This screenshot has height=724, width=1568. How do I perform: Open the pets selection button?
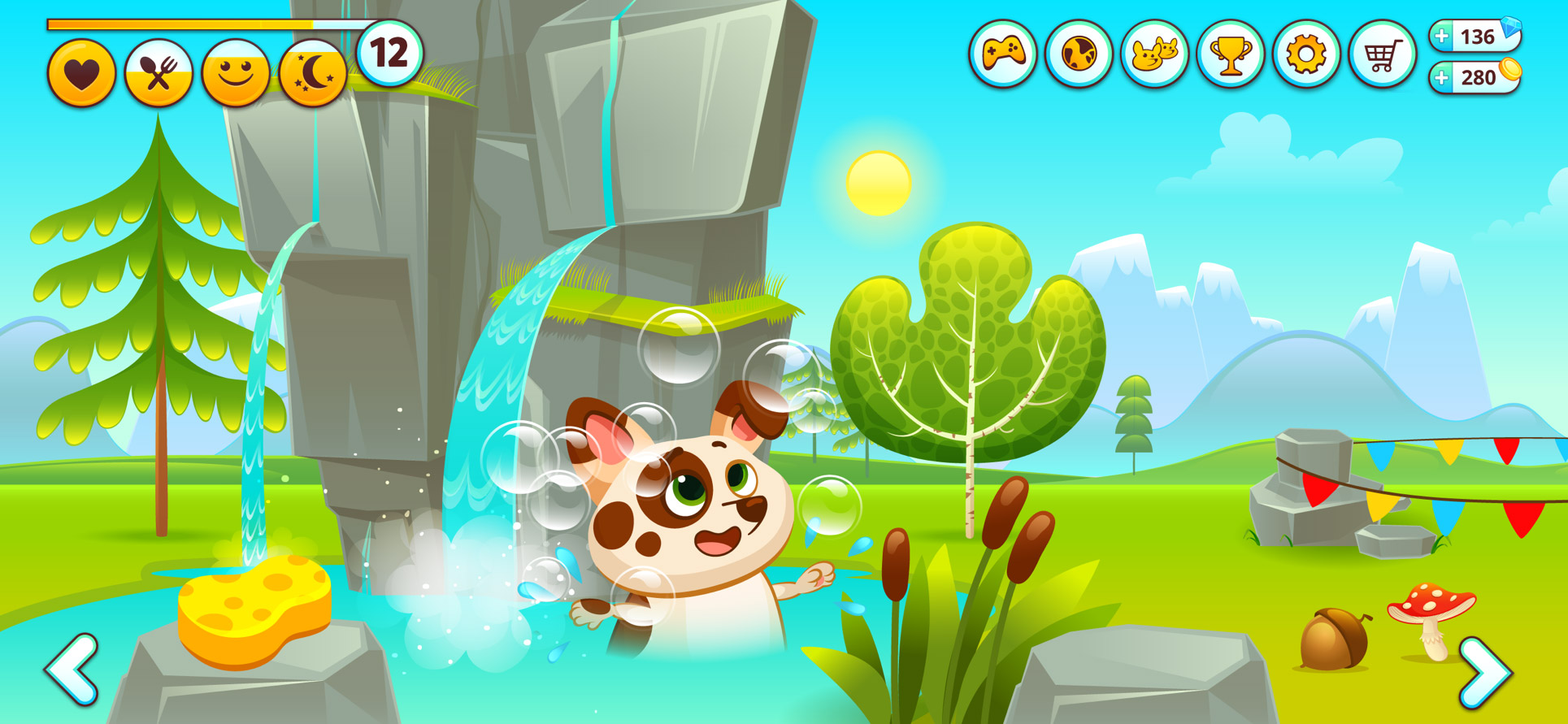[1154, 54]
